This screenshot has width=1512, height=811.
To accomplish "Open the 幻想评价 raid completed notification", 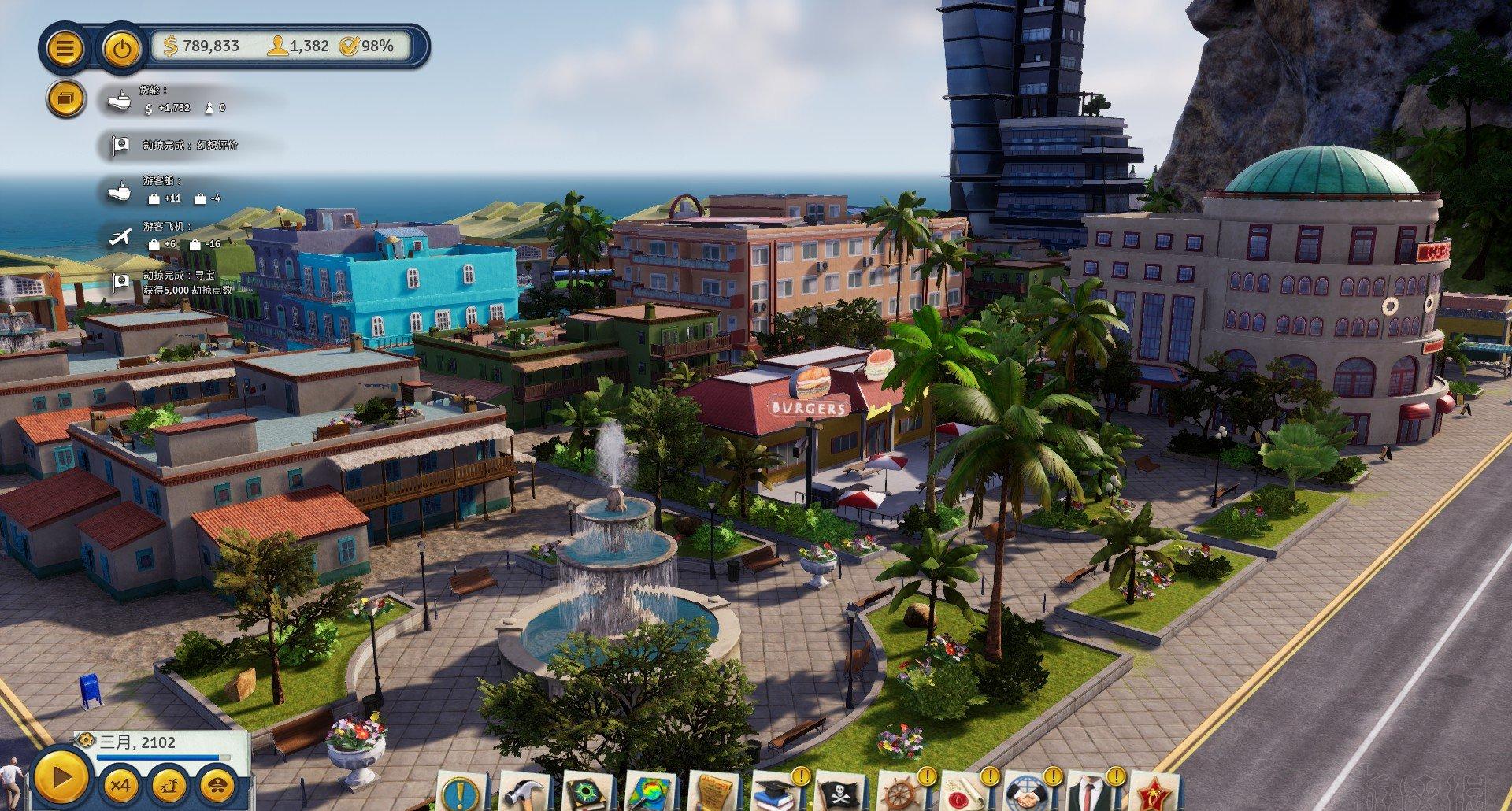I will click(189, 146).
